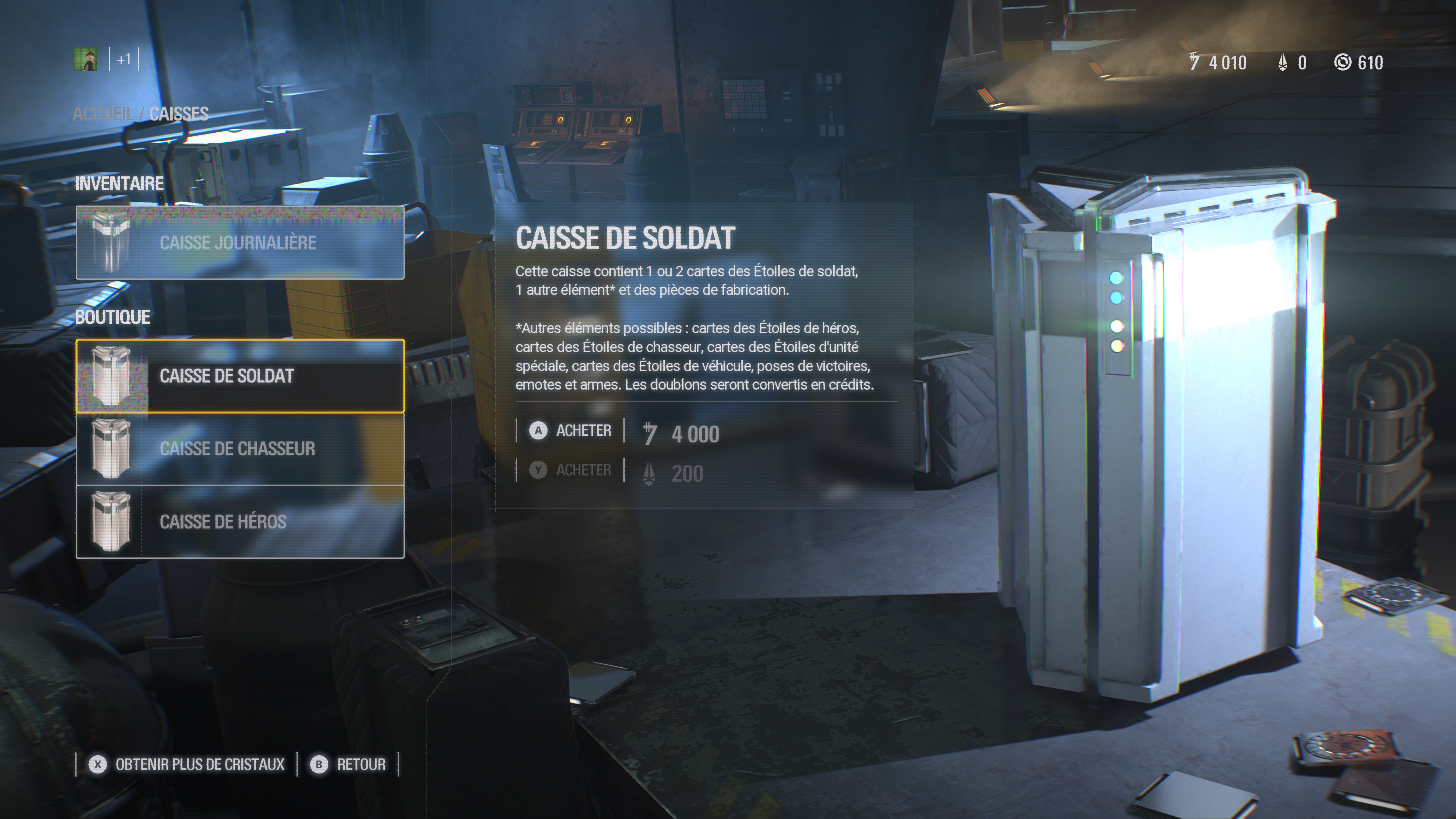Viewport: 1456px width, 819px height.
Task: Open the Caisse Journalière inventory crate
Action: coord(240,243)
